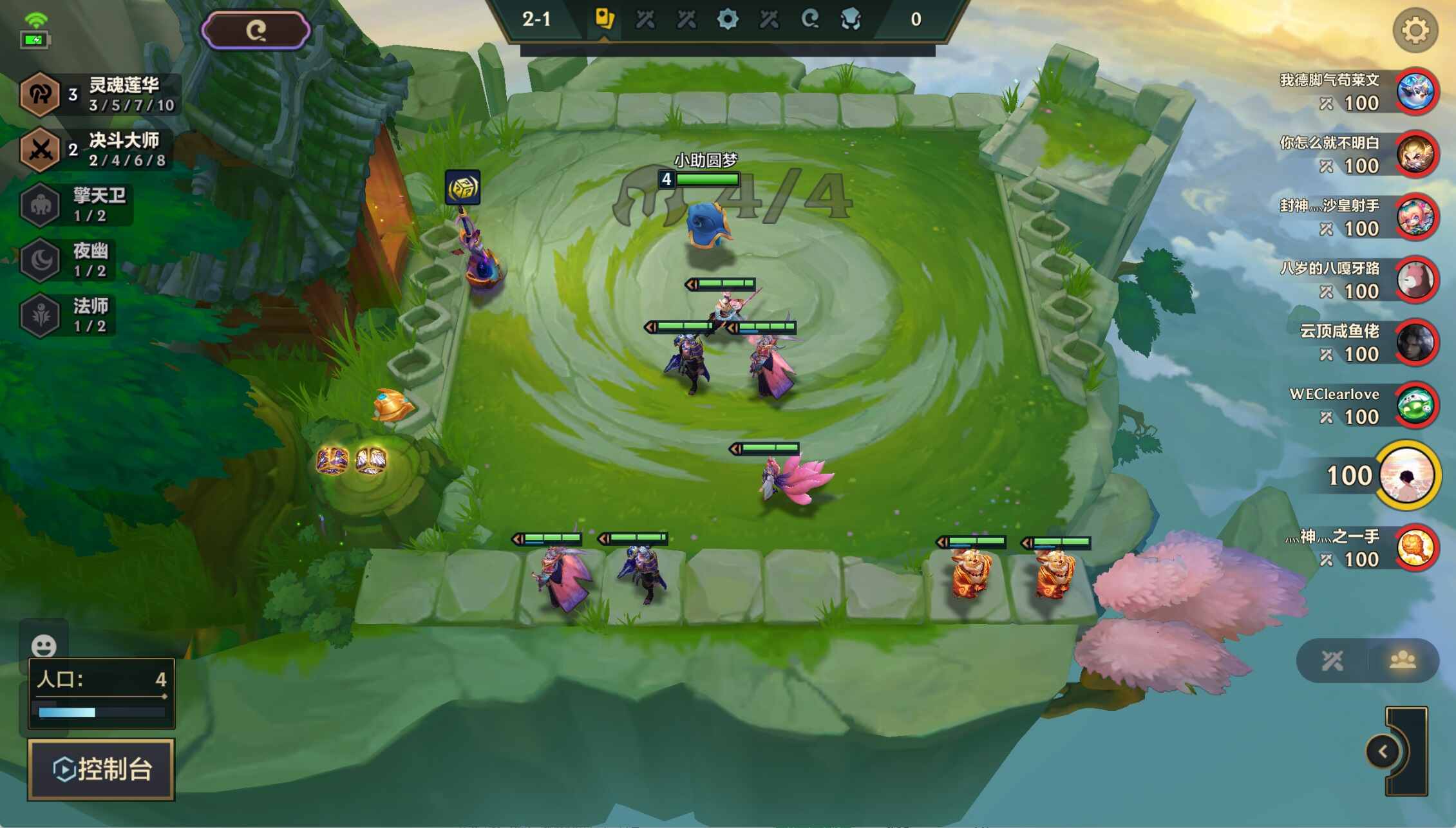View player 封神灬沙皇射手's board
This screenshot has height=828, width=1456.
[1415, 218]
